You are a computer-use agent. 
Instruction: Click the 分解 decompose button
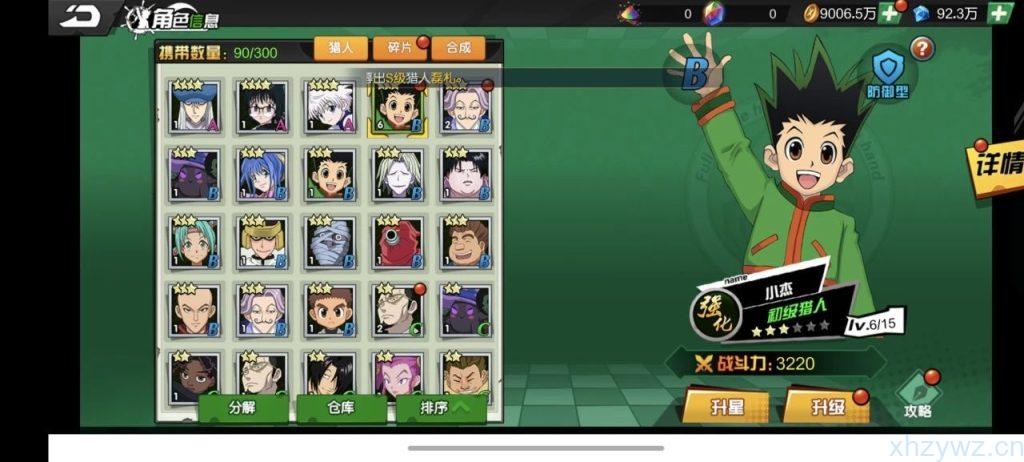(242, 408)
